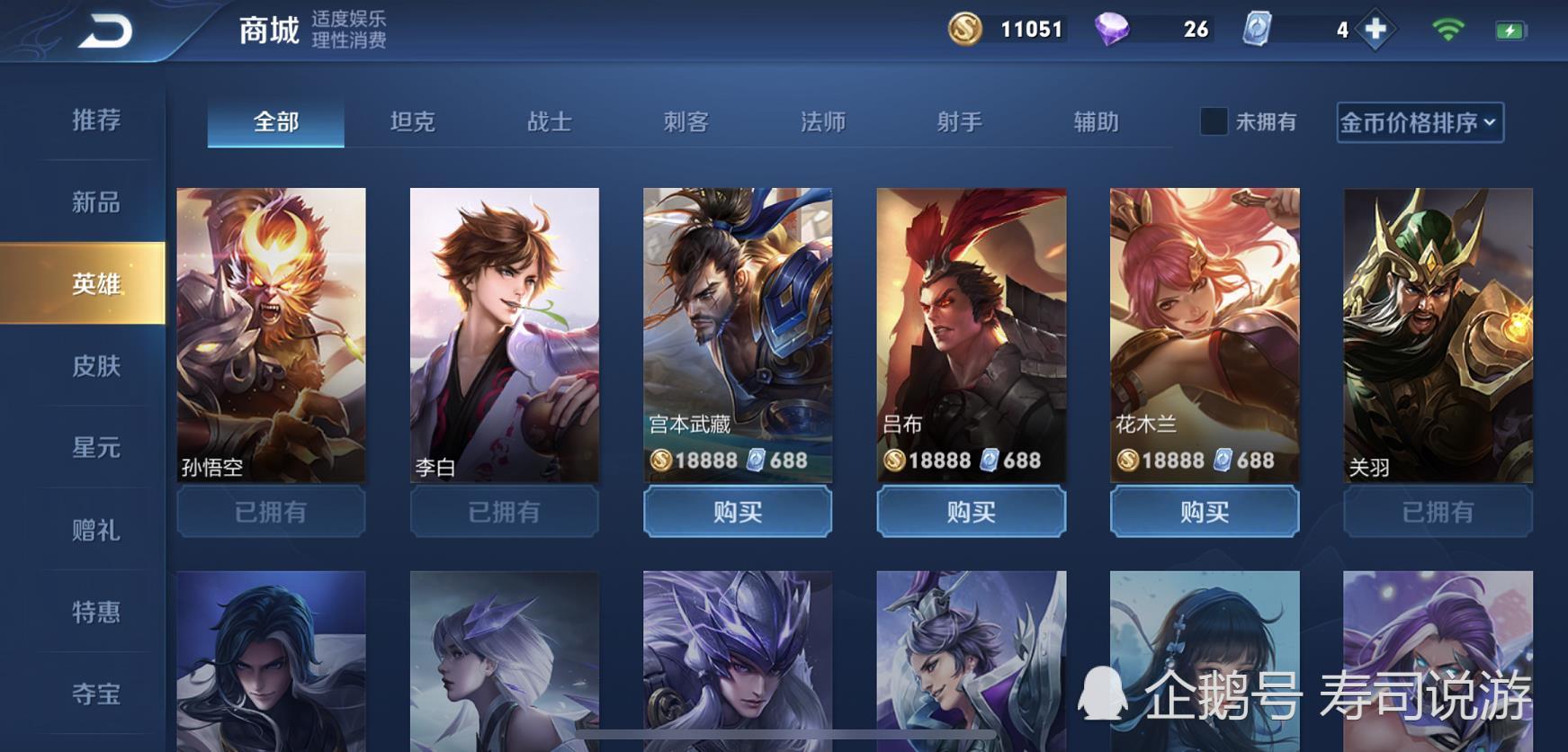
Task: Enable the 未拥有 filter checkbox
Action: click(x=1214, y=121)
